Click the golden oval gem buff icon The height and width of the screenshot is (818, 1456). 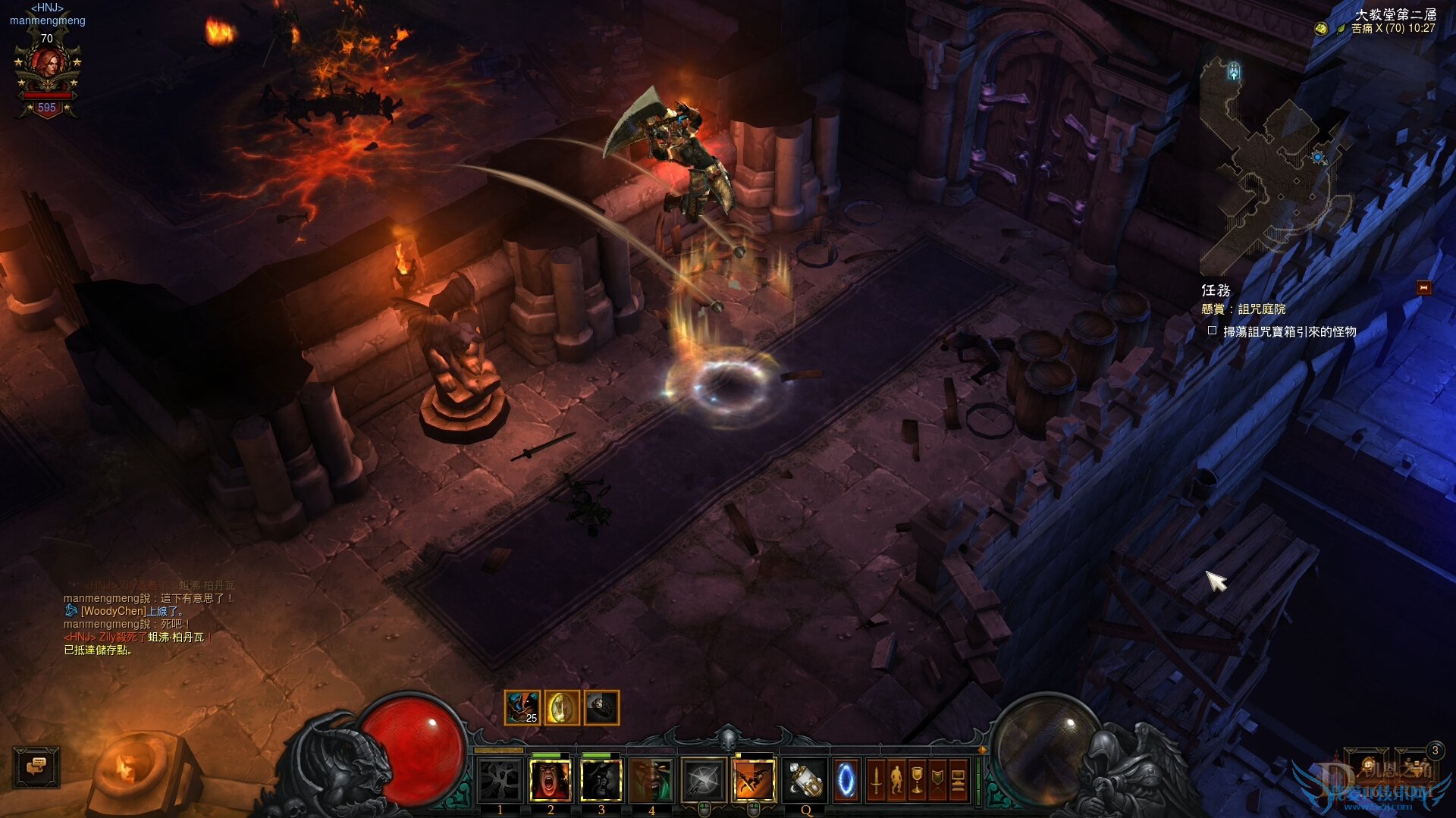coord(561,708)
